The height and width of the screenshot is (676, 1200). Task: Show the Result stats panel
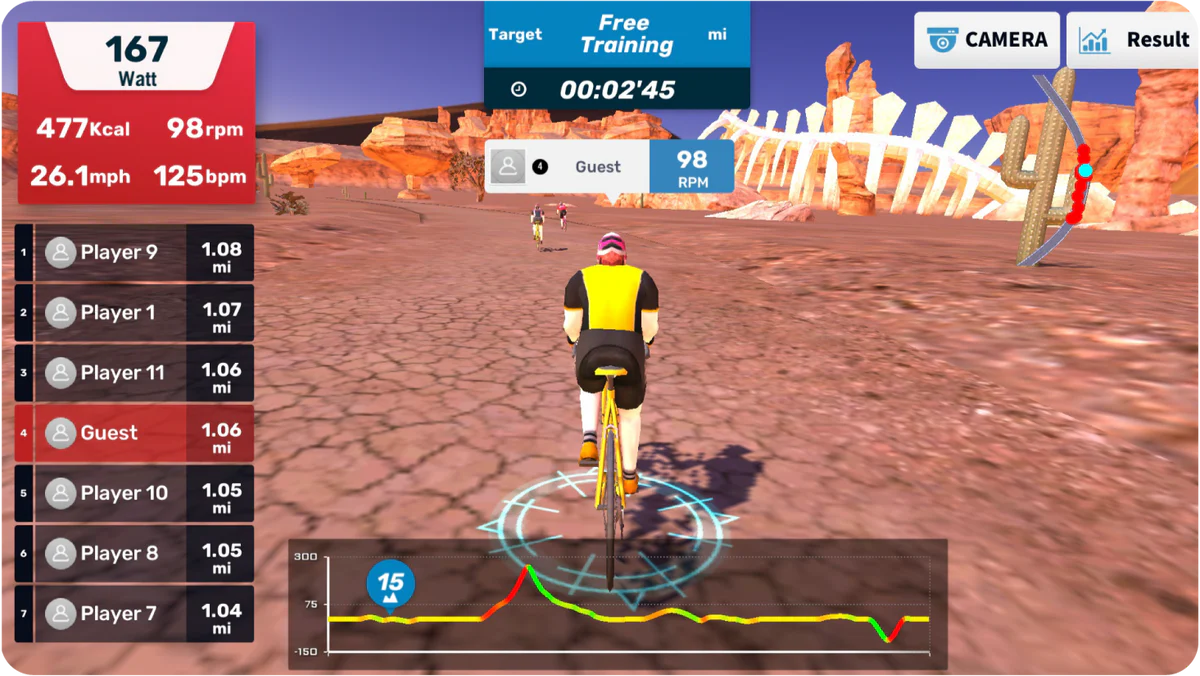tap(1133, 40)
